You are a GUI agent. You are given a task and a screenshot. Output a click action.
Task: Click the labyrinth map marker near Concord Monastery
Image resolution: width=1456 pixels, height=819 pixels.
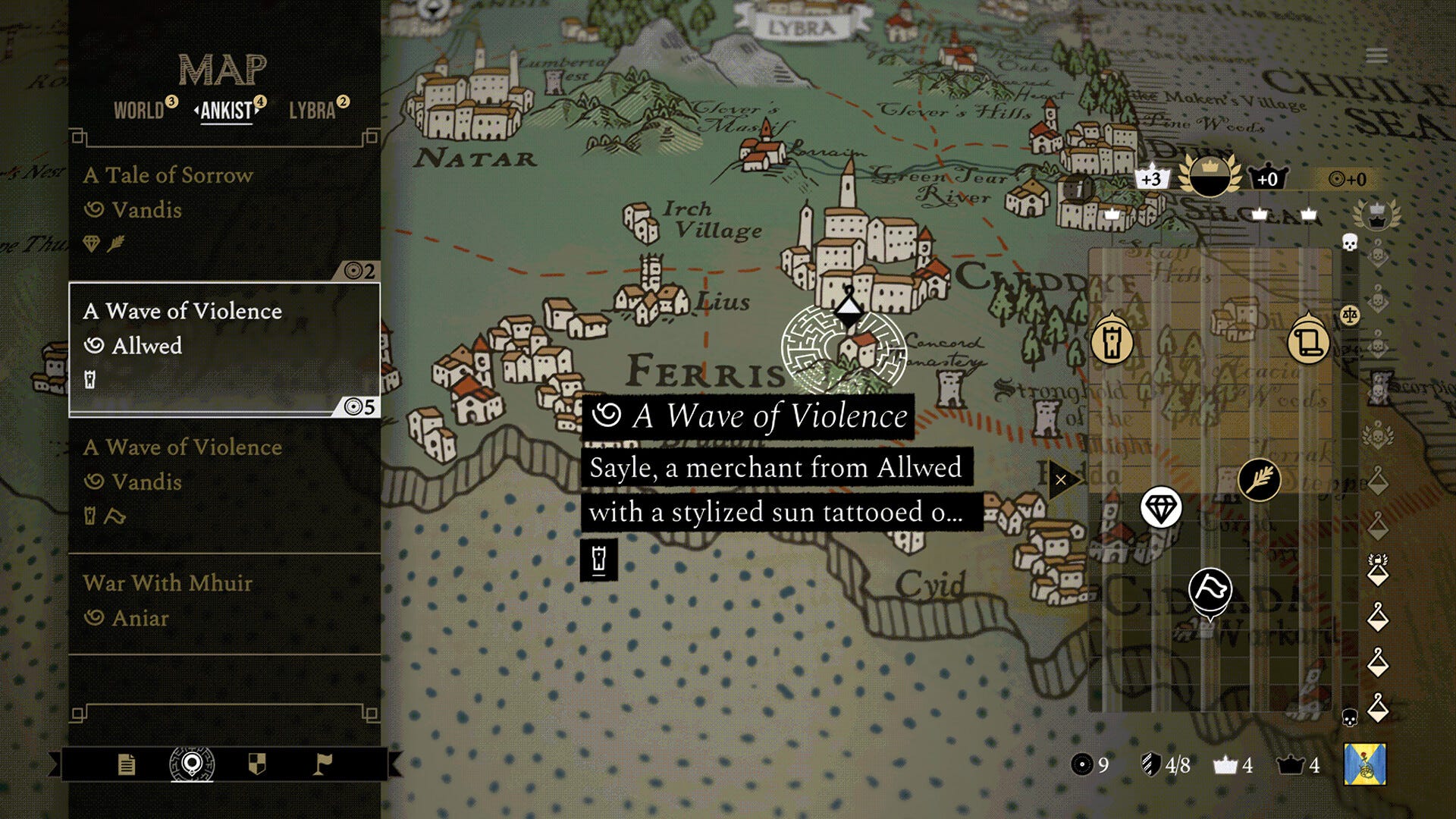pyautogui.click(x=843, y=350)
